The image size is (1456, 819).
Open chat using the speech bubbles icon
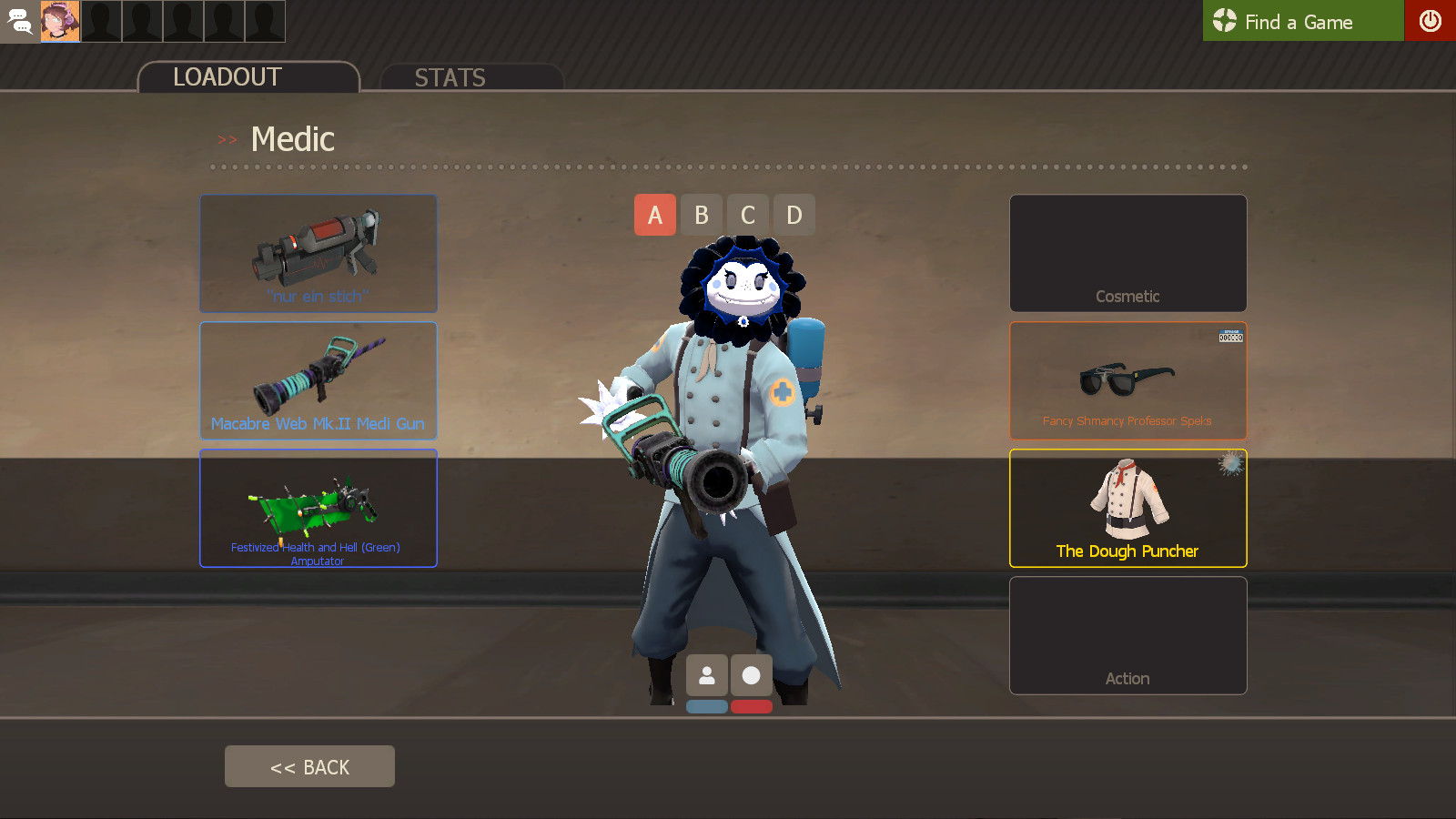point(19,21)
